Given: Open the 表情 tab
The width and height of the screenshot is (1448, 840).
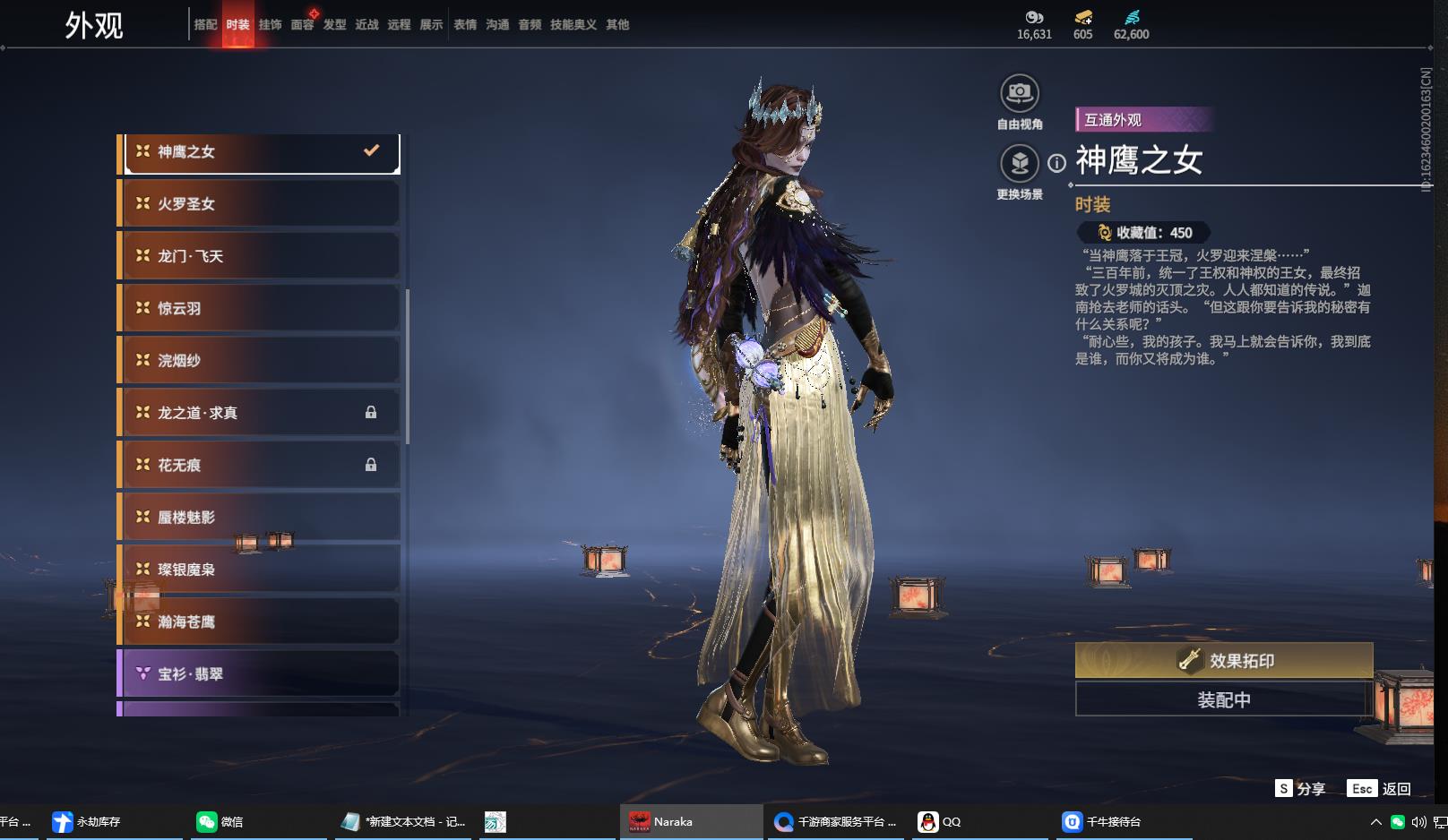Looking at the screenshot, I should click(x=465, y=25).
